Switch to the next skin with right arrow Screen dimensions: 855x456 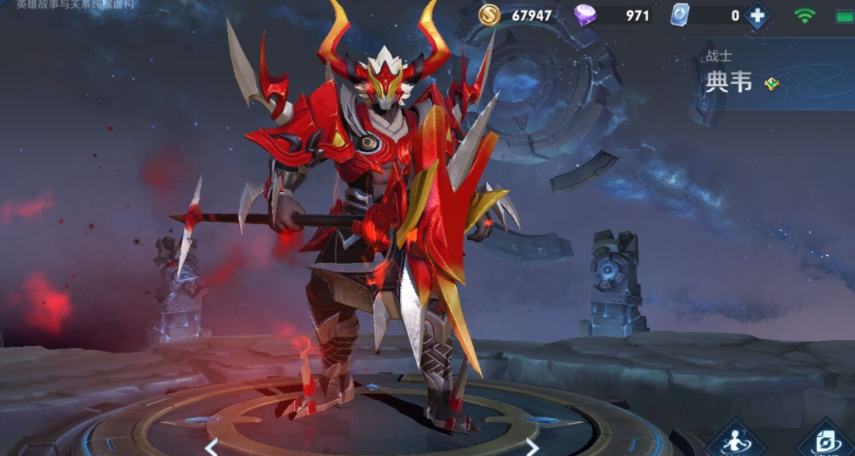click(532, 446)
